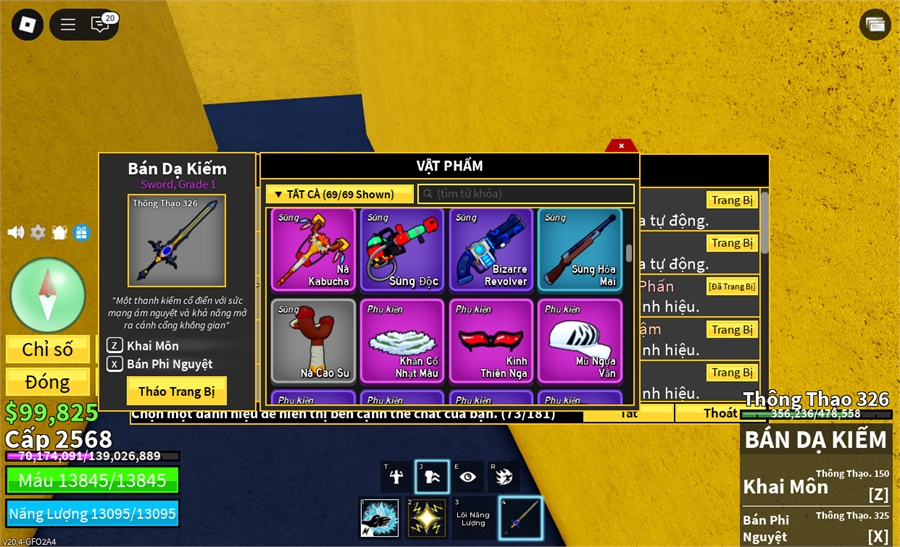This screenshot has width=900, height=547.
Task: Open the Roblox chat button
Action: tap(101, 25)
